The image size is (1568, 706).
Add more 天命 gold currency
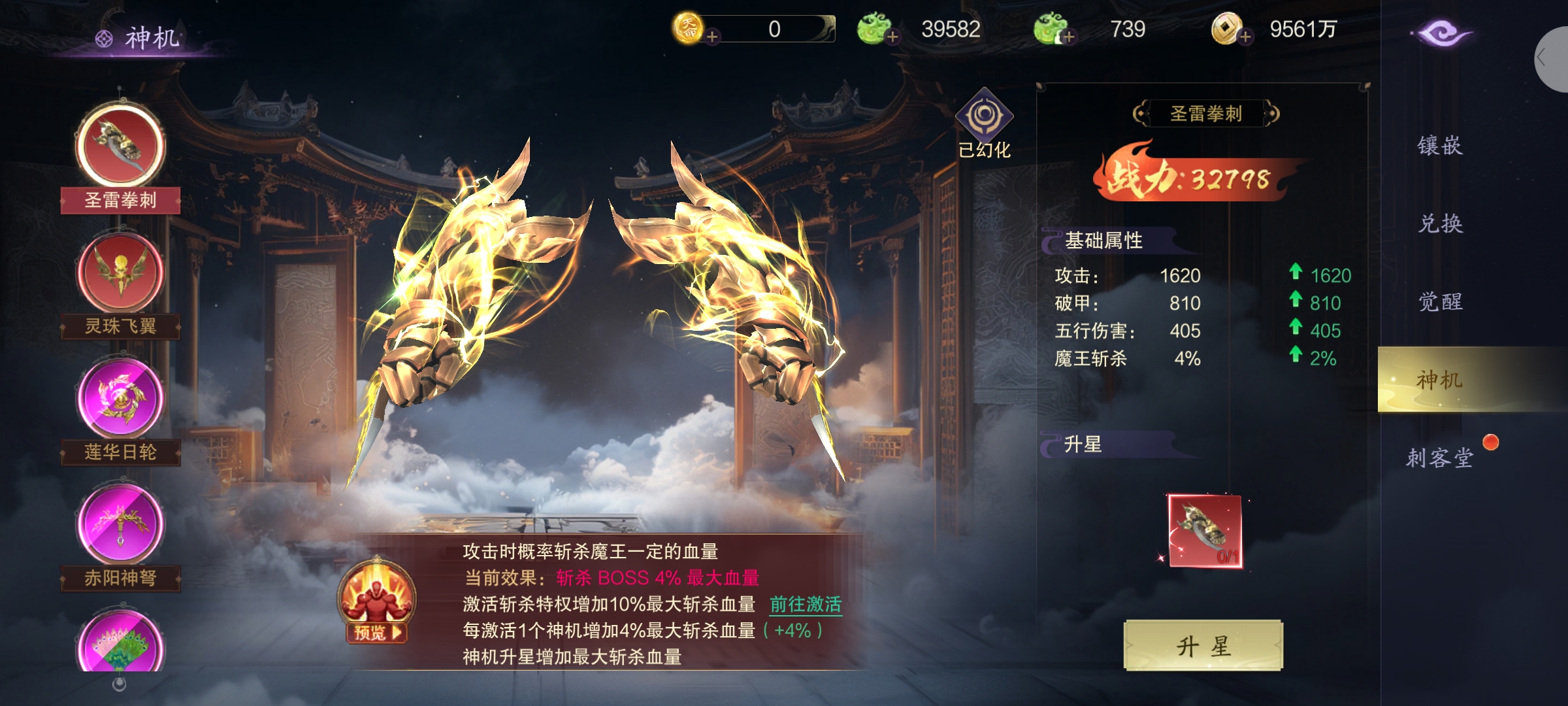click(x=712, y=37)
